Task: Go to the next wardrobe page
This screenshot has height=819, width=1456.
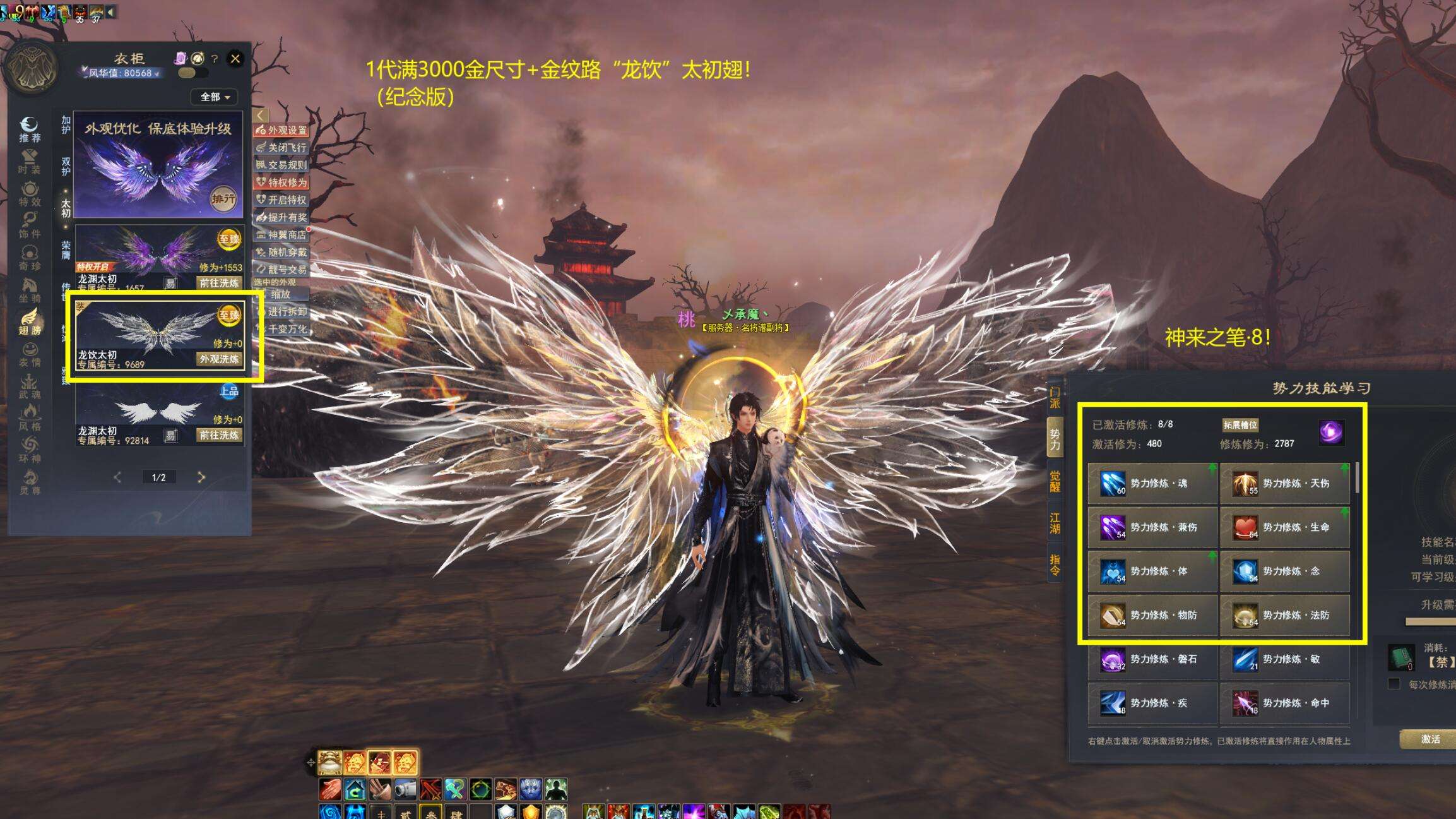Action: [201, 477]
